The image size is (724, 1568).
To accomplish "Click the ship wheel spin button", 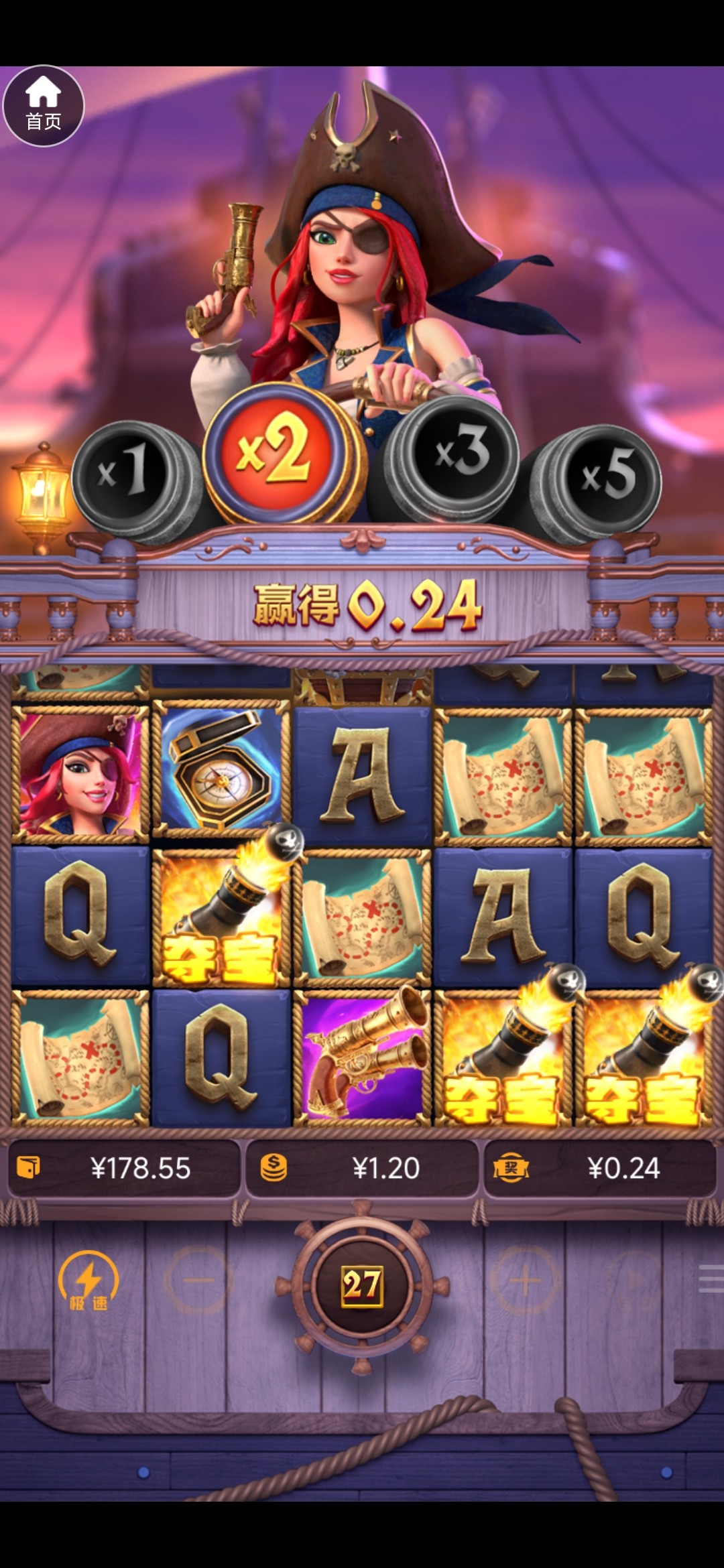I will [362, 1285].
